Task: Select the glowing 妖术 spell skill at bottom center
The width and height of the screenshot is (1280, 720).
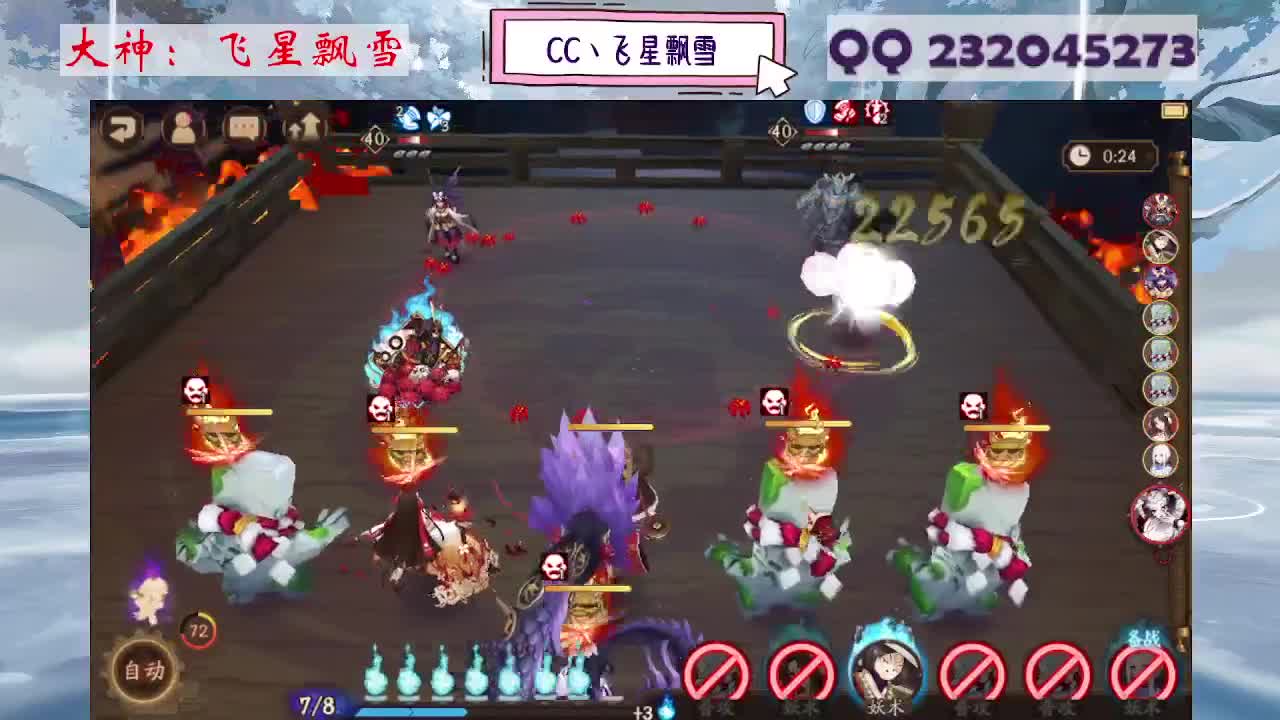Action: [x=887, y=670]
